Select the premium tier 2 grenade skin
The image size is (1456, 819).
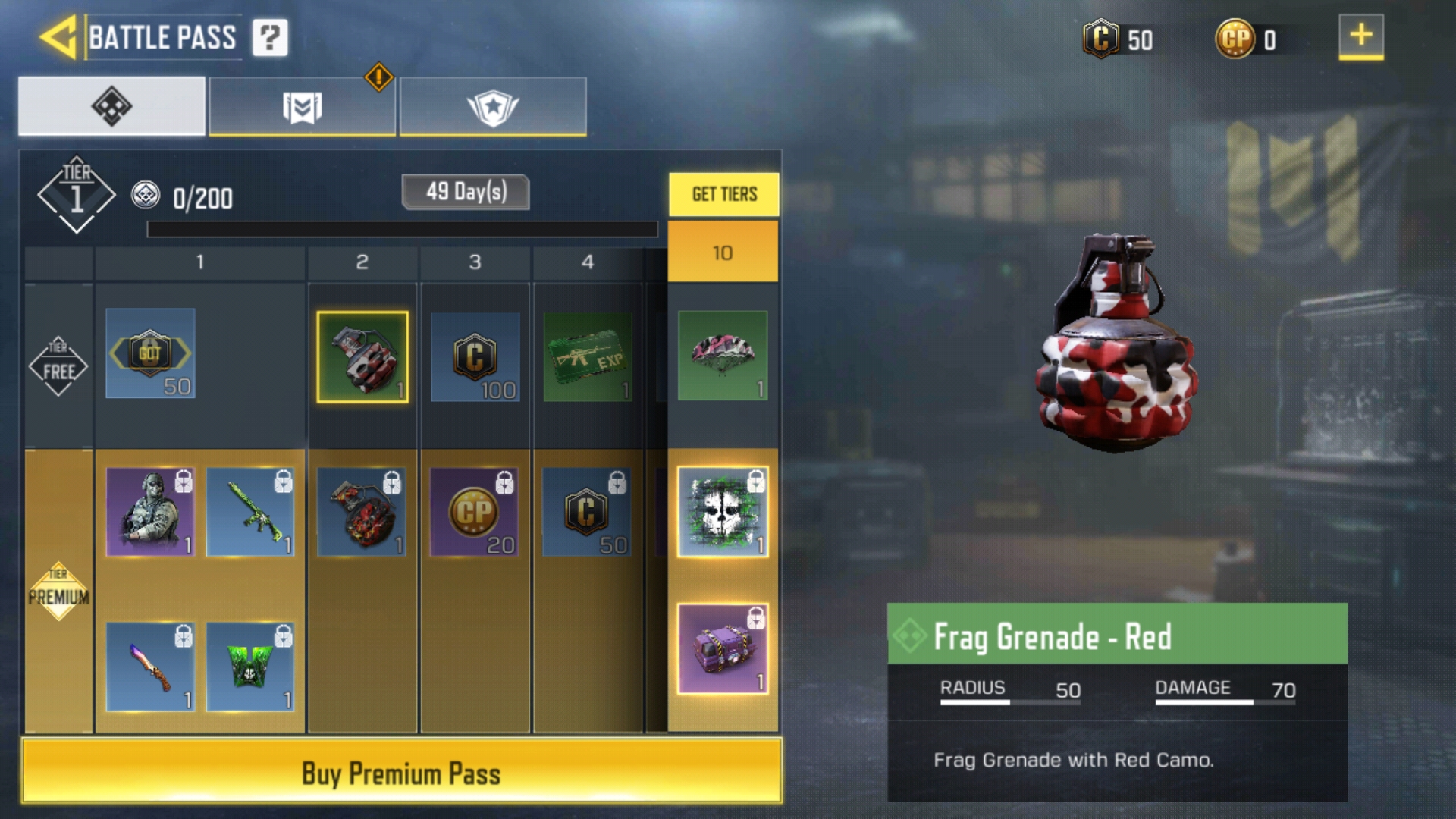pos(362,512)
